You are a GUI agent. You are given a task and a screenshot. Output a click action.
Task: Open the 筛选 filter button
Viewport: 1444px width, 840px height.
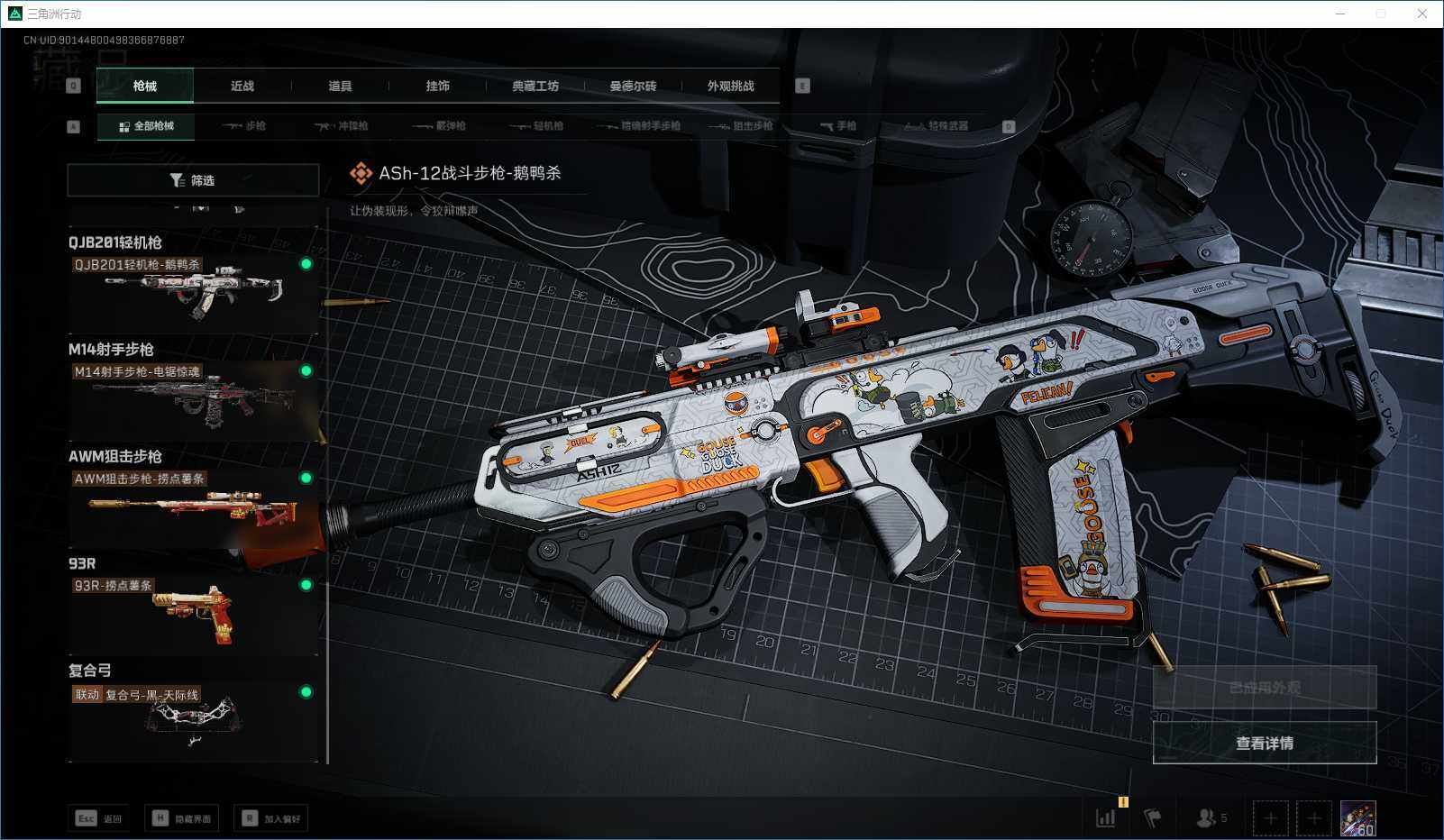click(x=193, y=180)
